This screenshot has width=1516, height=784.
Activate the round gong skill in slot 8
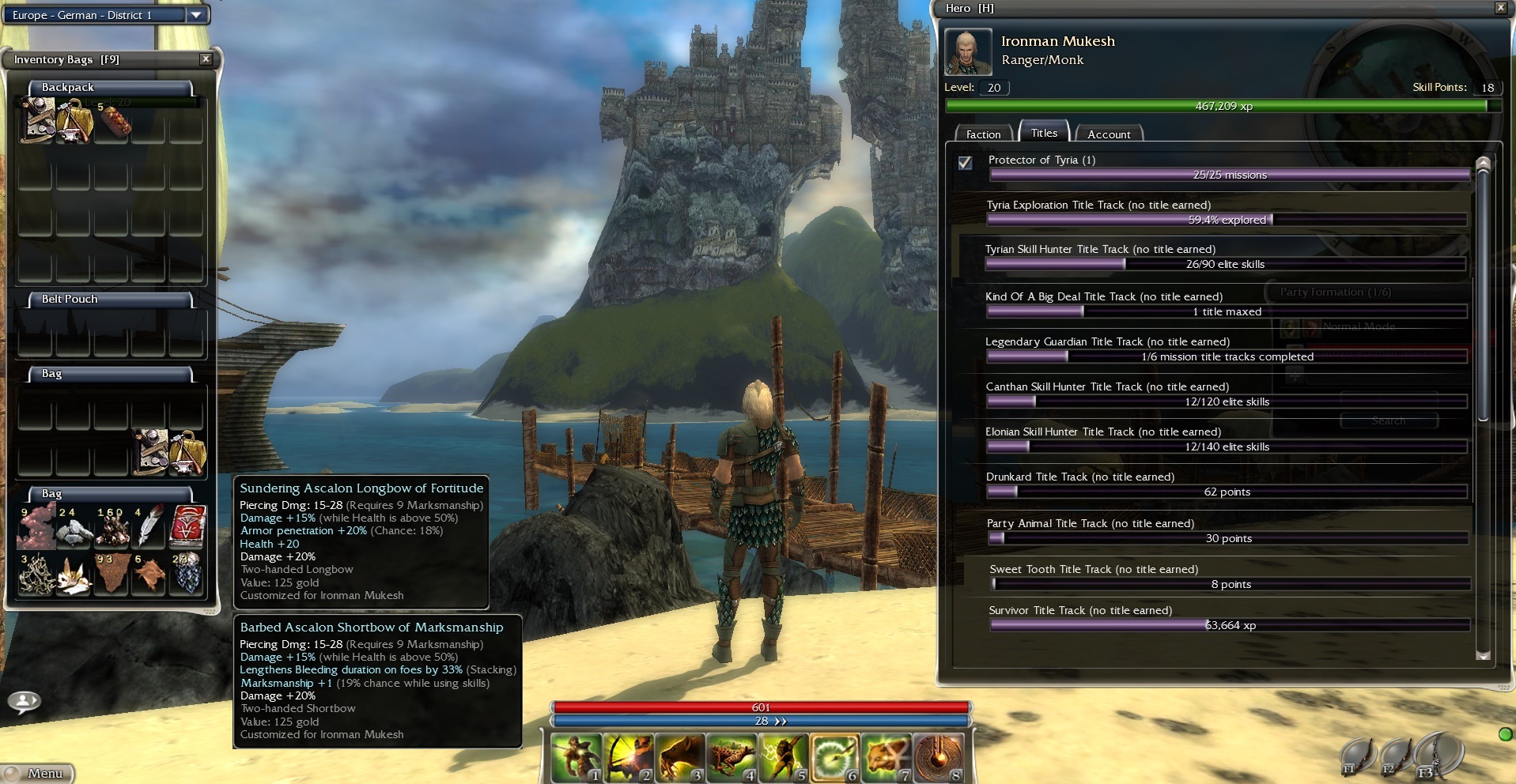937,757
